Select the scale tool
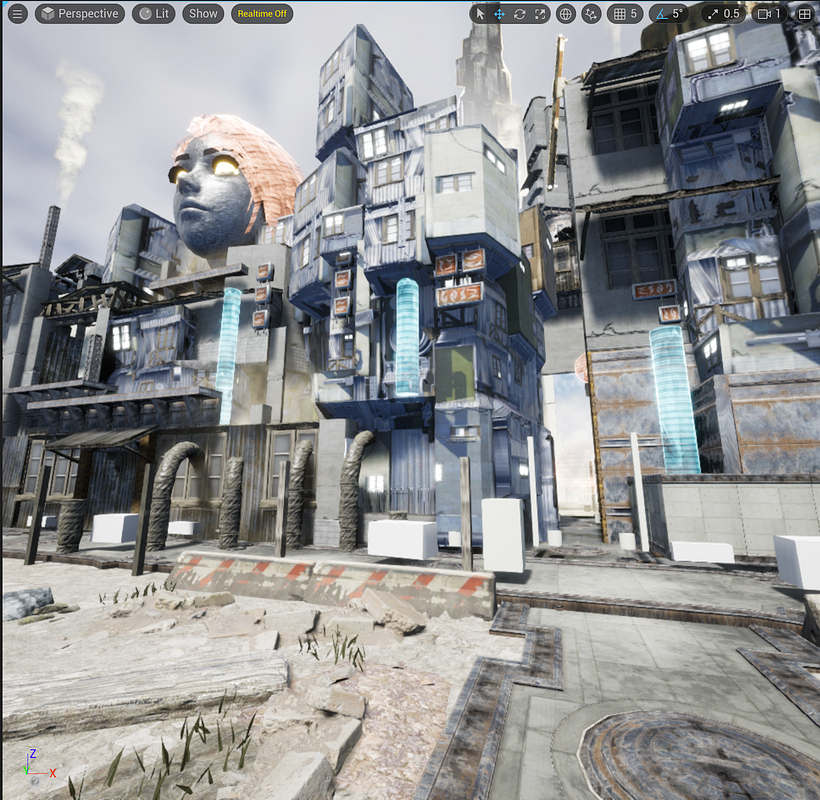The height and width of the screenshot is (800, 820). [x=540, y=14]
